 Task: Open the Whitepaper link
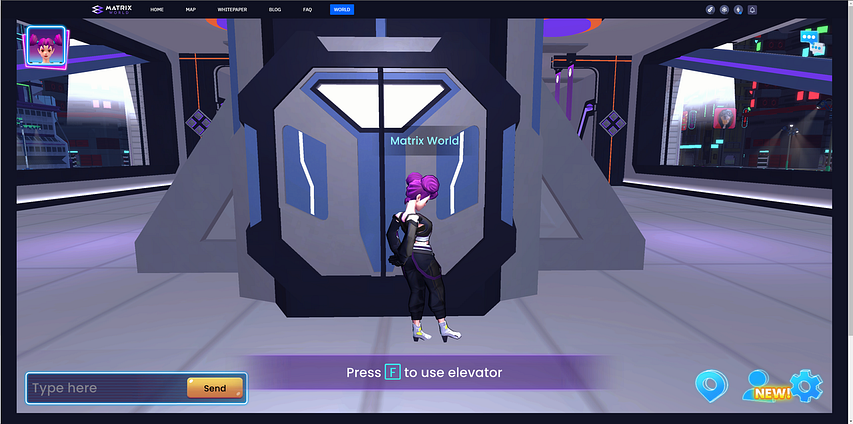tap(232, 9)
